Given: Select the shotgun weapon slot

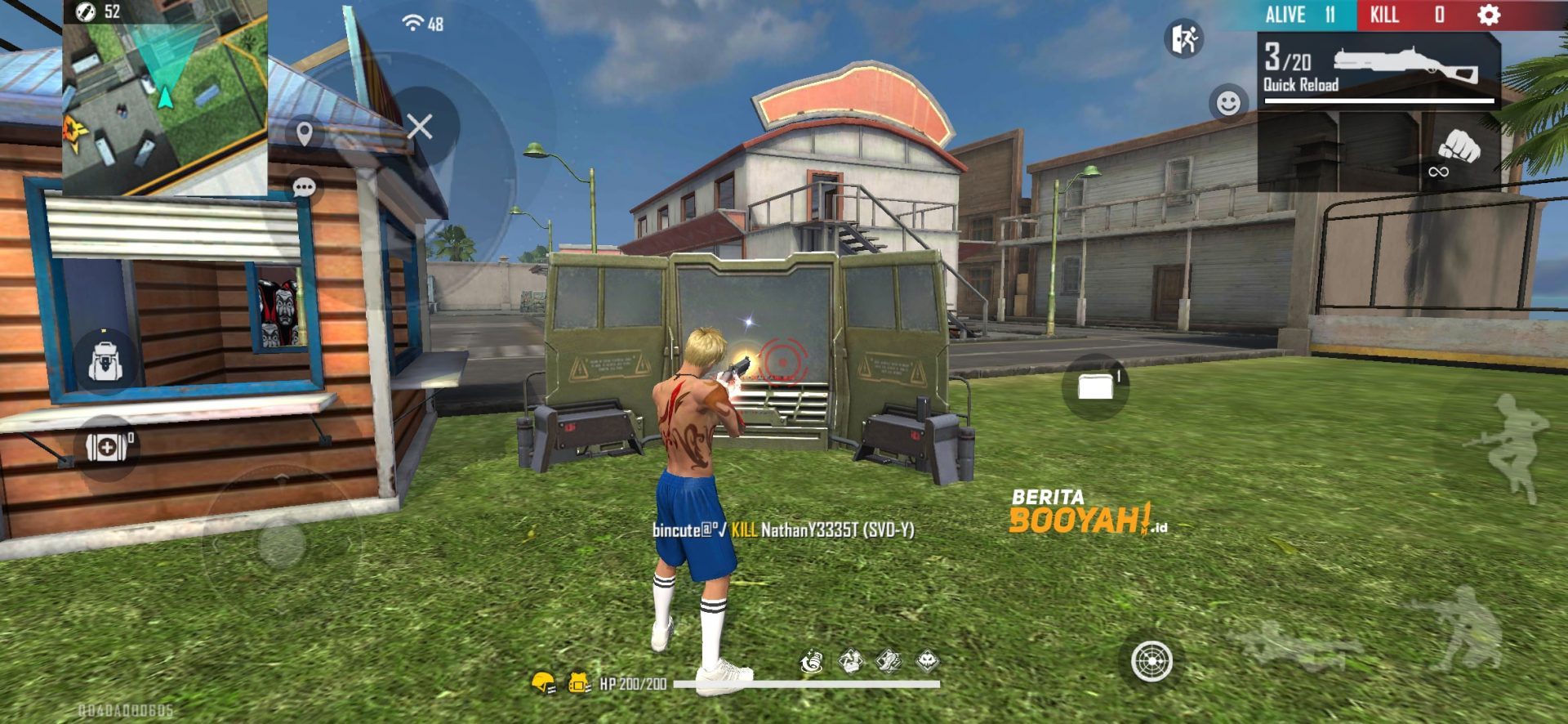Looking at the screenshot, I should (1380, 71).
